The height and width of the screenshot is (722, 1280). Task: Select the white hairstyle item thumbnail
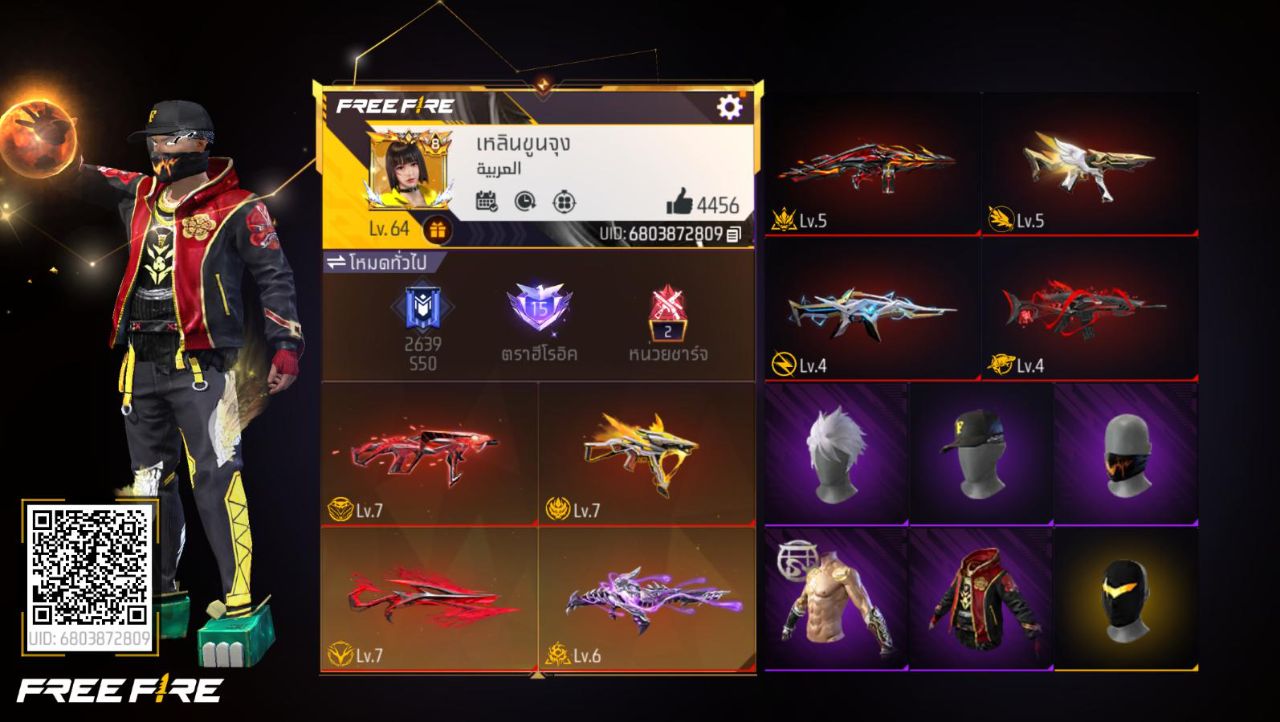coord(833,455)
